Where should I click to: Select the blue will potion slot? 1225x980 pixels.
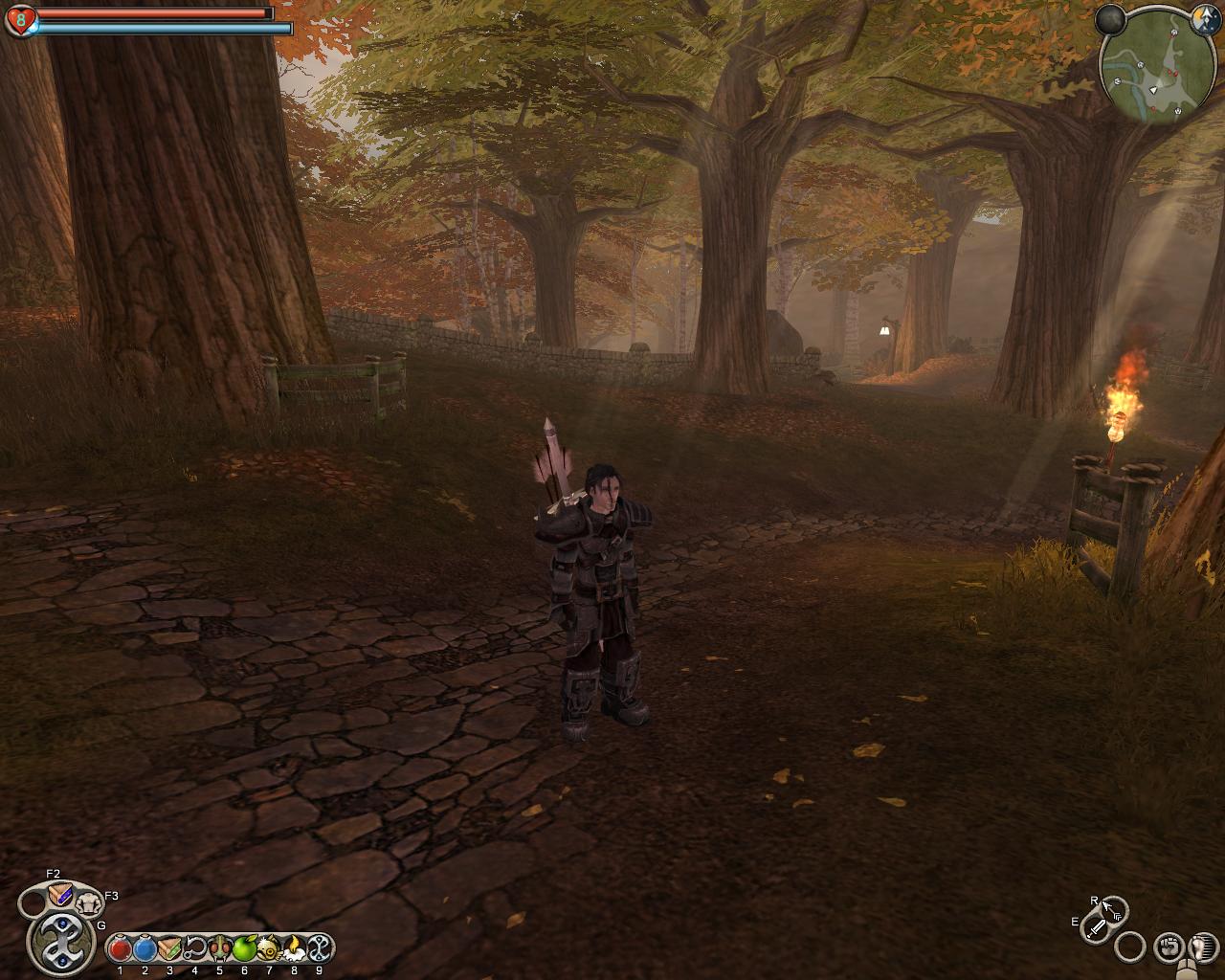tap(145, 948)
